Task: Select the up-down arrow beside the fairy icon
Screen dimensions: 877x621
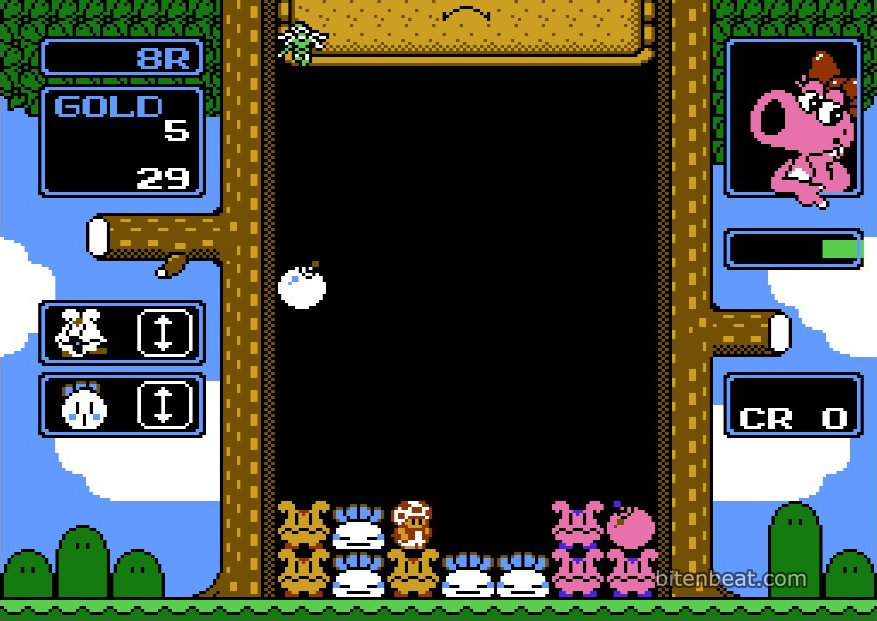Action: click(163, 333)
